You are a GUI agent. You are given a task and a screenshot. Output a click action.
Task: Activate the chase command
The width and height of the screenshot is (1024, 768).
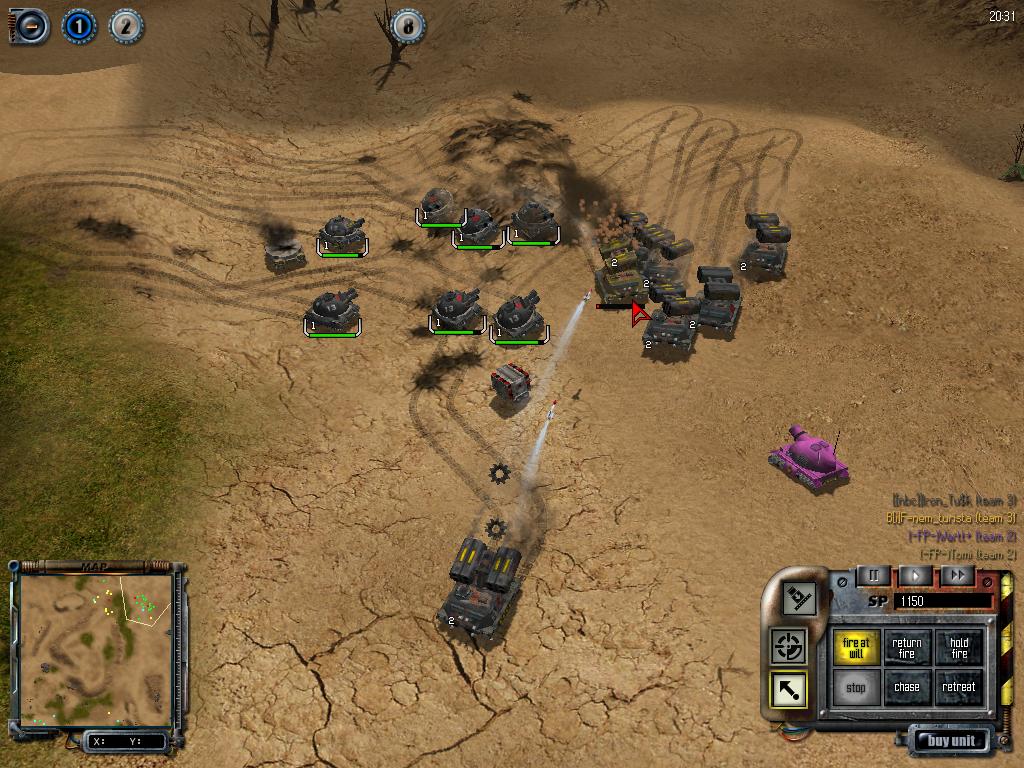(907, 688)
